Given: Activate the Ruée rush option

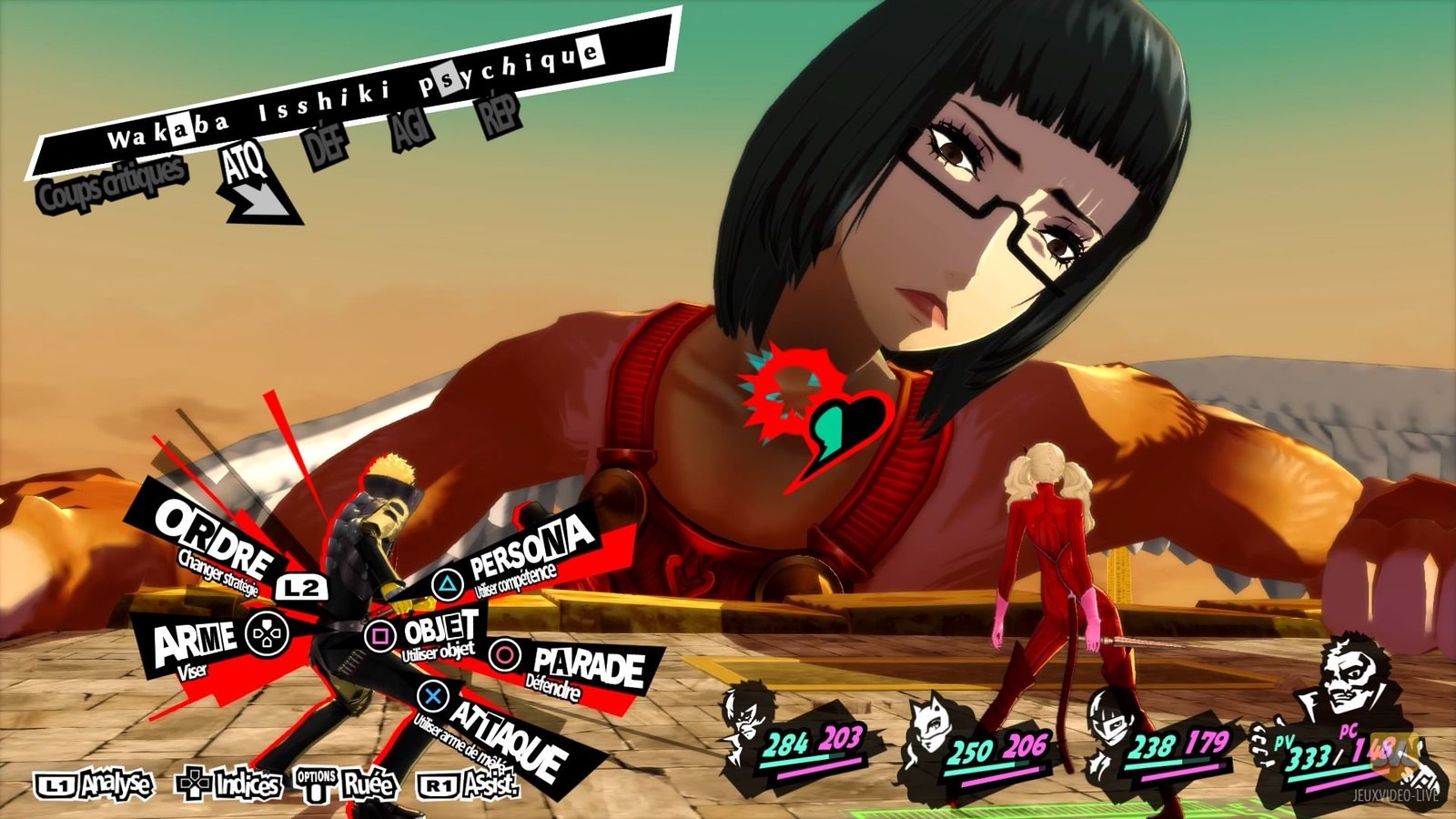Looking at the screenshot, I should (348, 784).
